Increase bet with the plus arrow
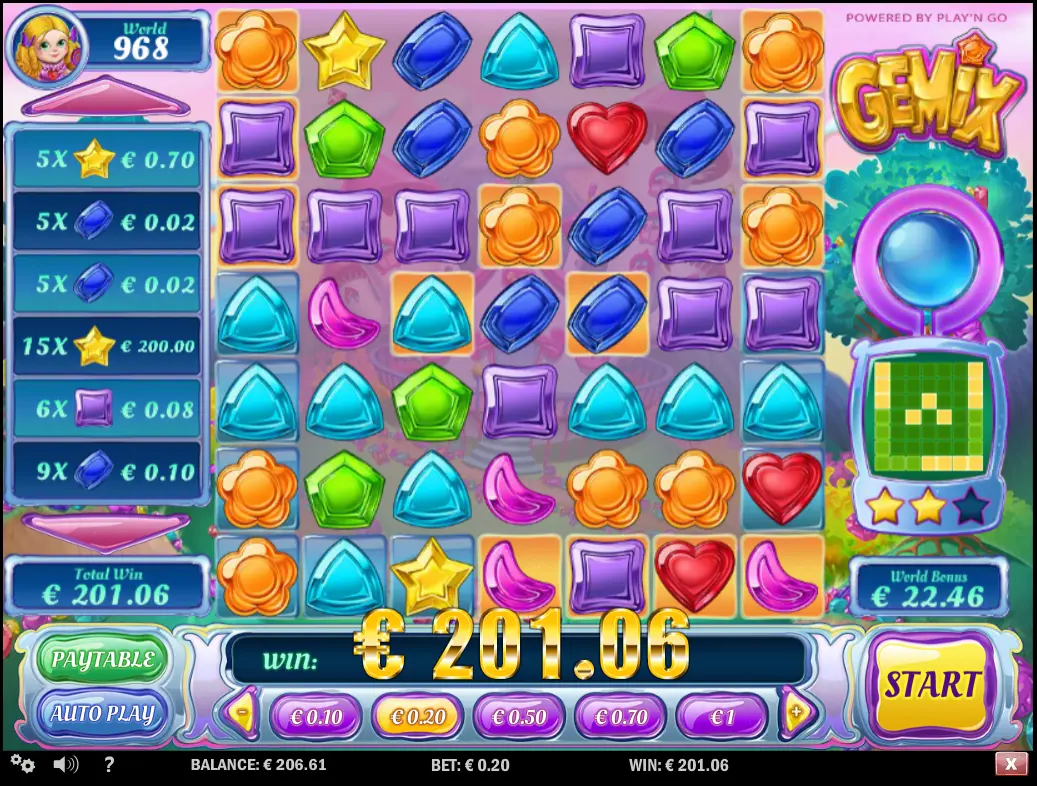1037x786 pixels. (x=796, y=714)
